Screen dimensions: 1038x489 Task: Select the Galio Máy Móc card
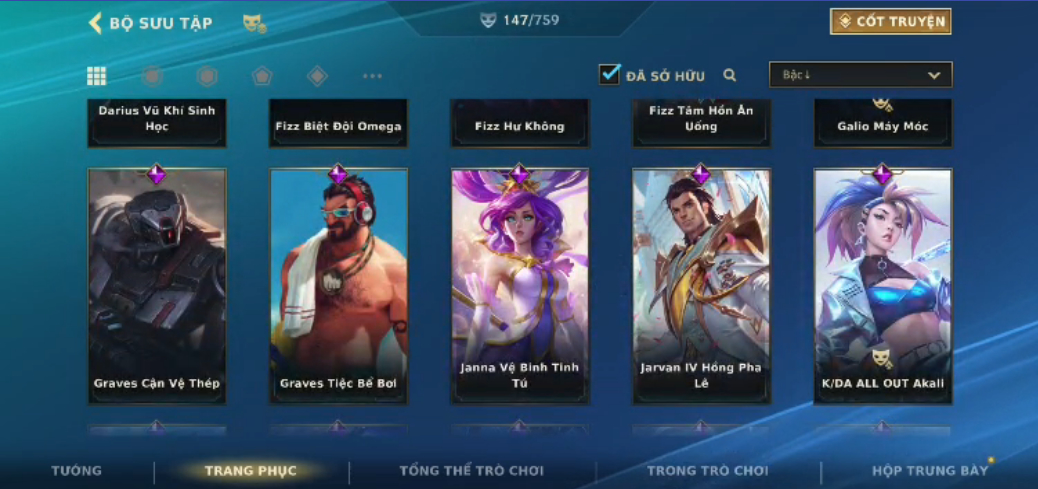tap(882, 123)
